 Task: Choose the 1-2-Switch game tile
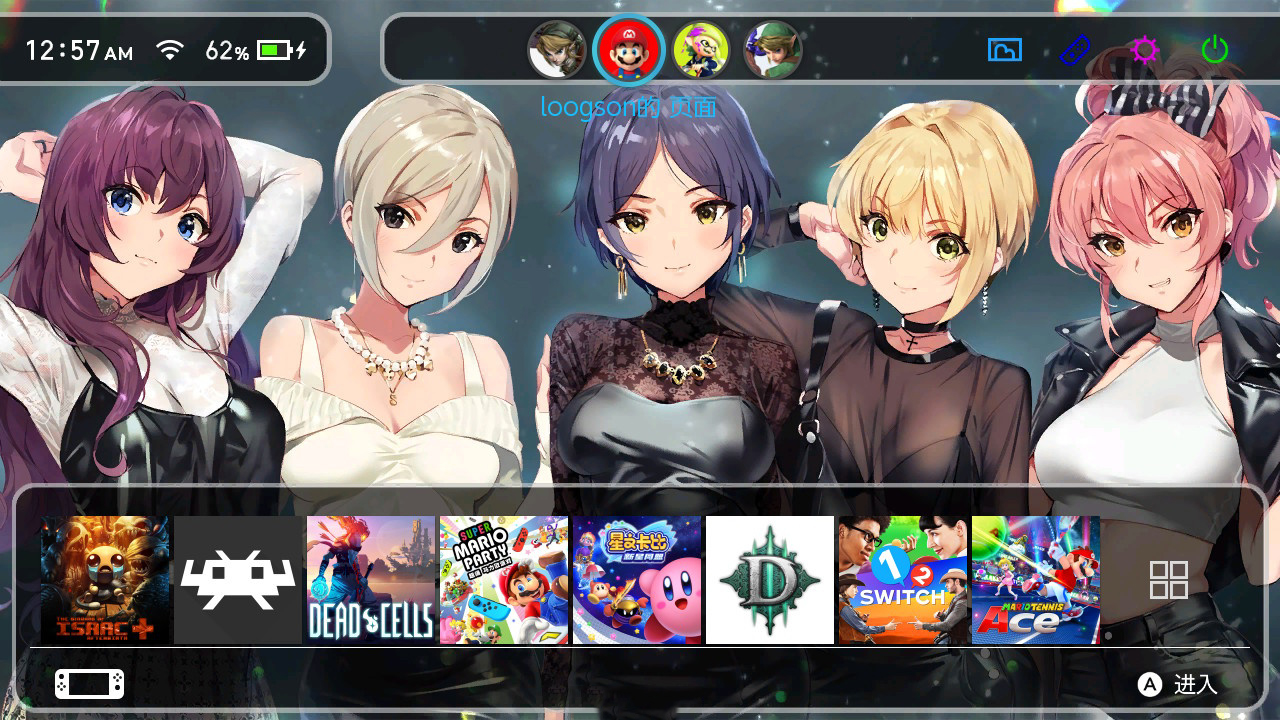(903, 580)
